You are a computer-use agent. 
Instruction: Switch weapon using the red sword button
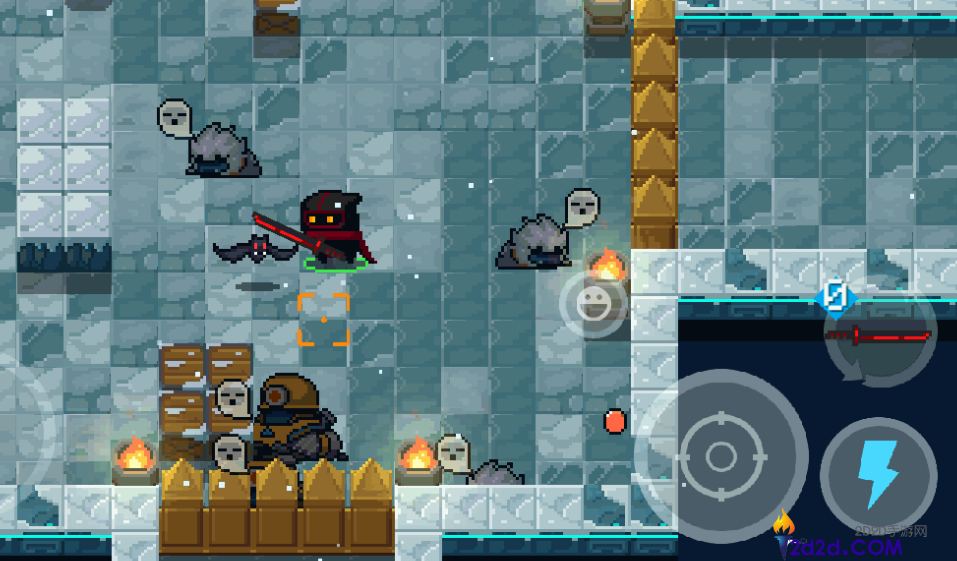[880, 337]
